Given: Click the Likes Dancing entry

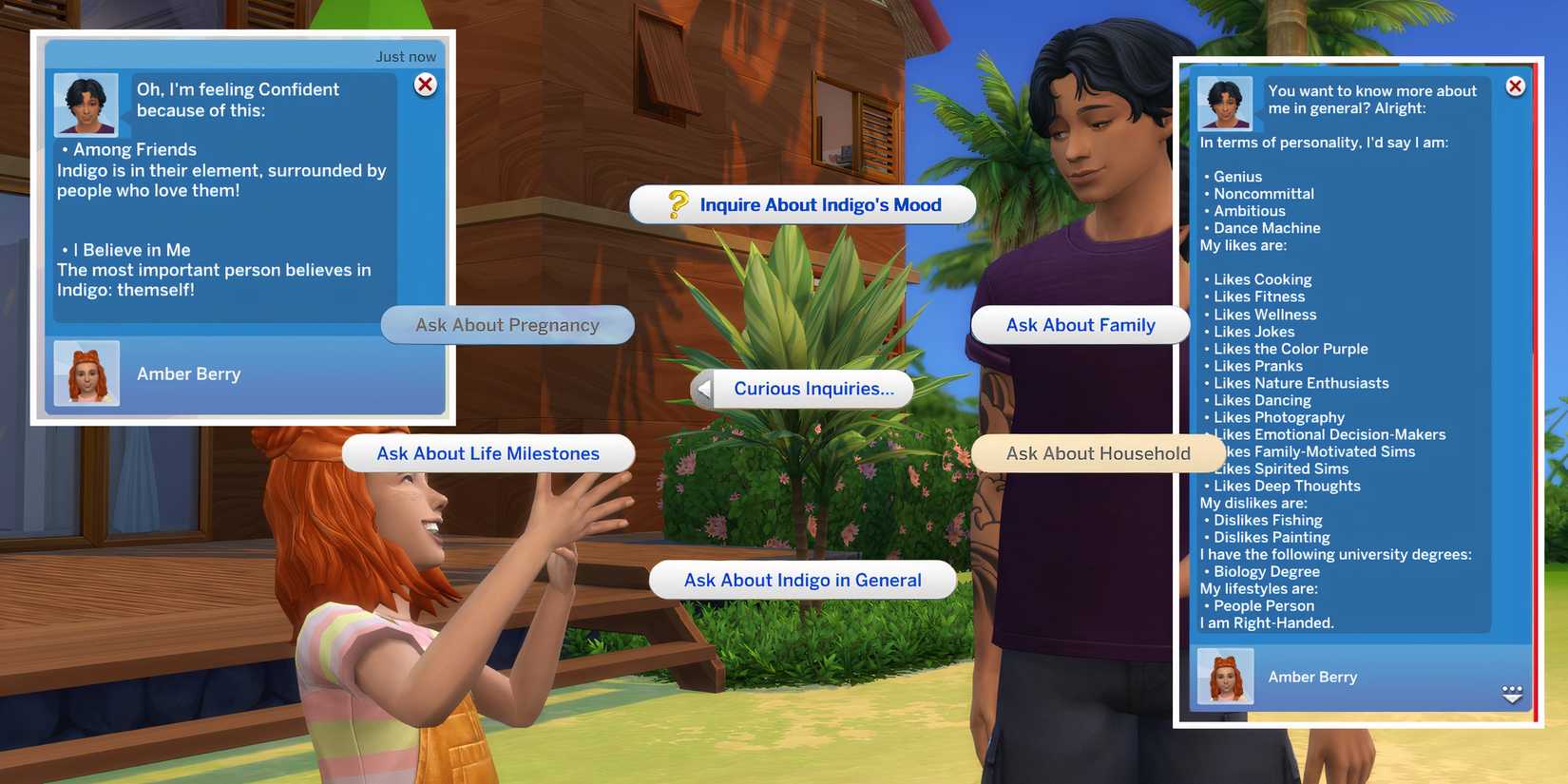Looking at the screenshot, I should pos(1261,399).
